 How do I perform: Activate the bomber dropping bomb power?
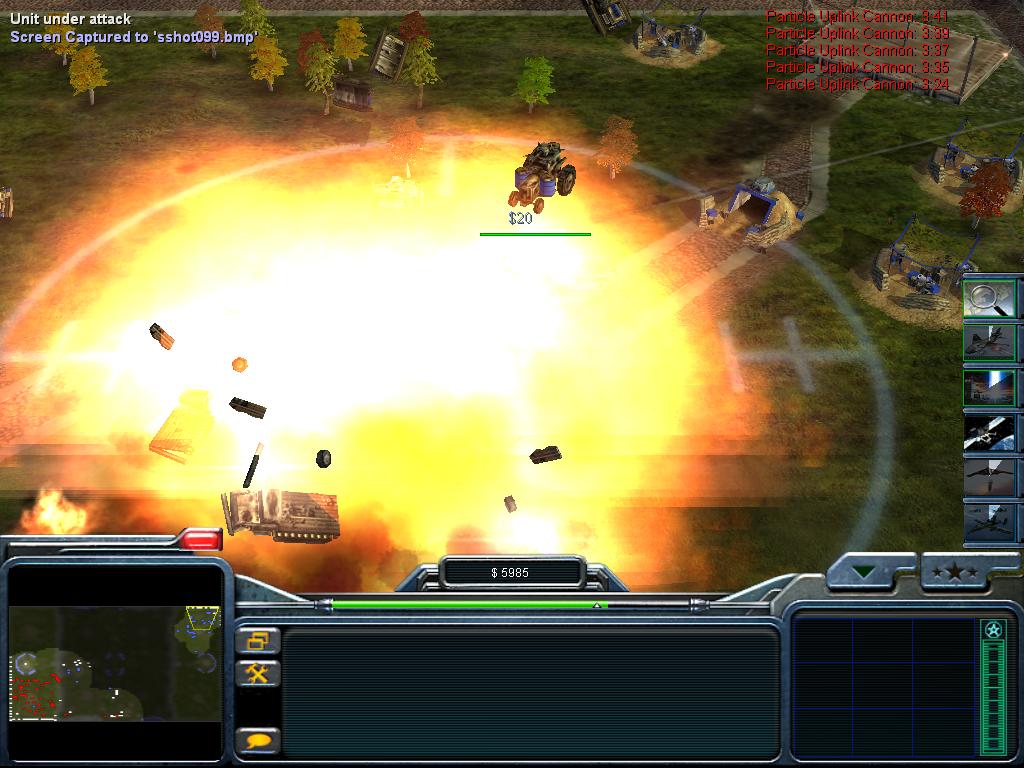(989, 477)
